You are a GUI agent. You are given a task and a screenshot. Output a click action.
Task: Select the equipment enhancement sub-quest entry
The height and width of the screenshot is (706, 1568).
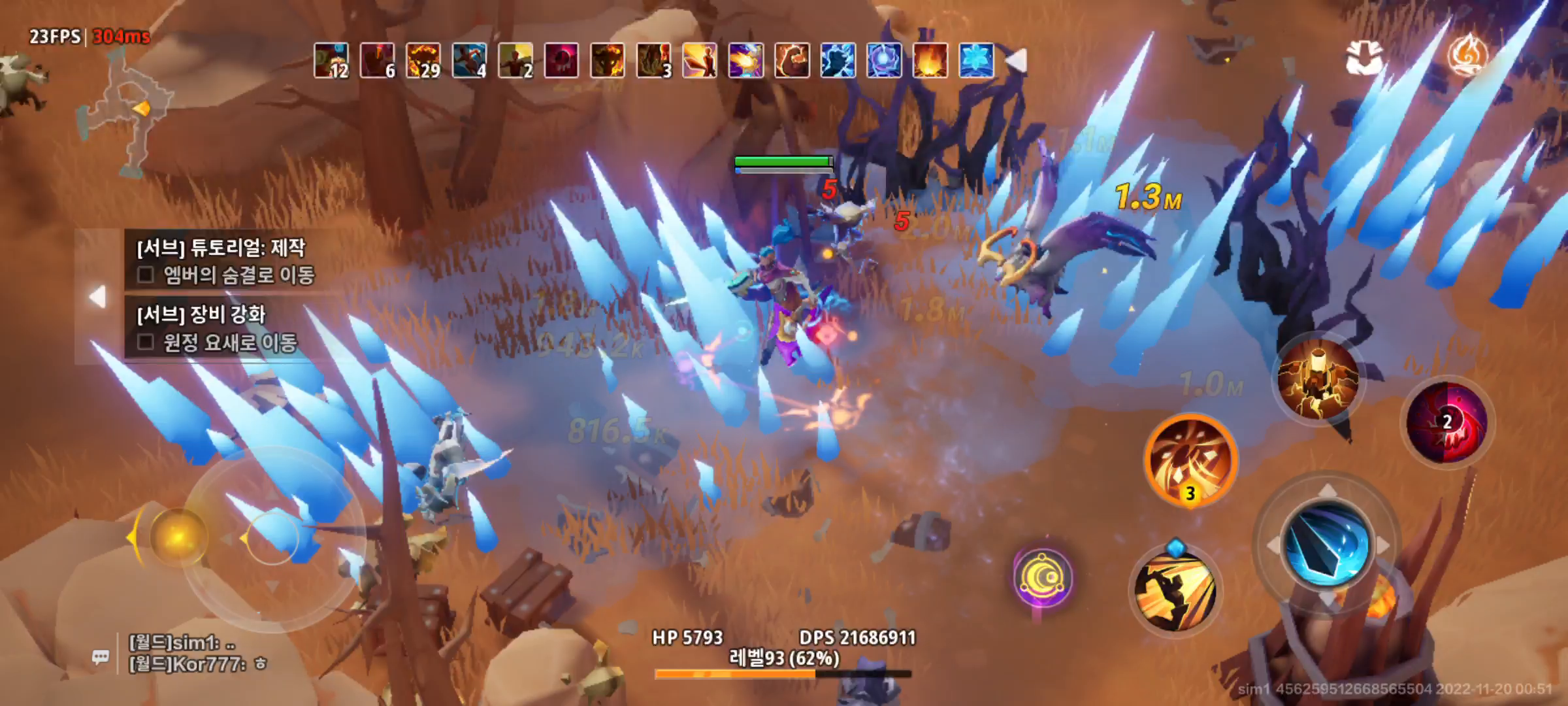tap(218, 328)
